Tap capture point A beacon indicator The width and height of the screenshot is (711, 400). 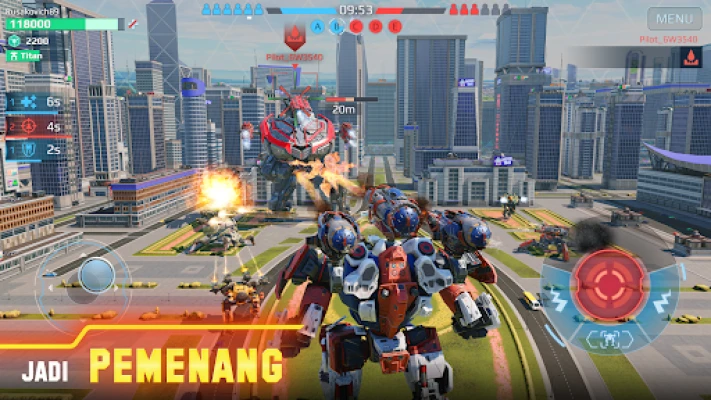[319, 26]
